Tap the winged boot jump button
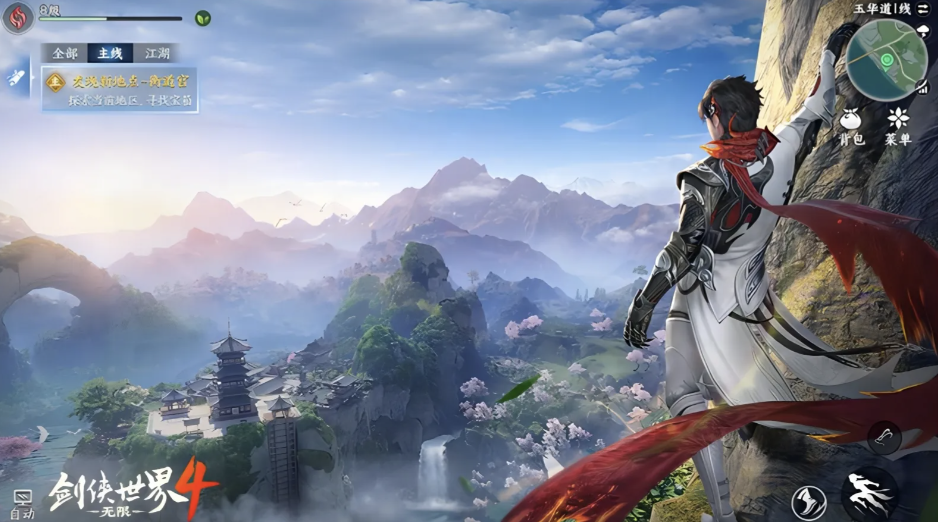This screenshot has height=522, width=938. (x=808, y=502)
